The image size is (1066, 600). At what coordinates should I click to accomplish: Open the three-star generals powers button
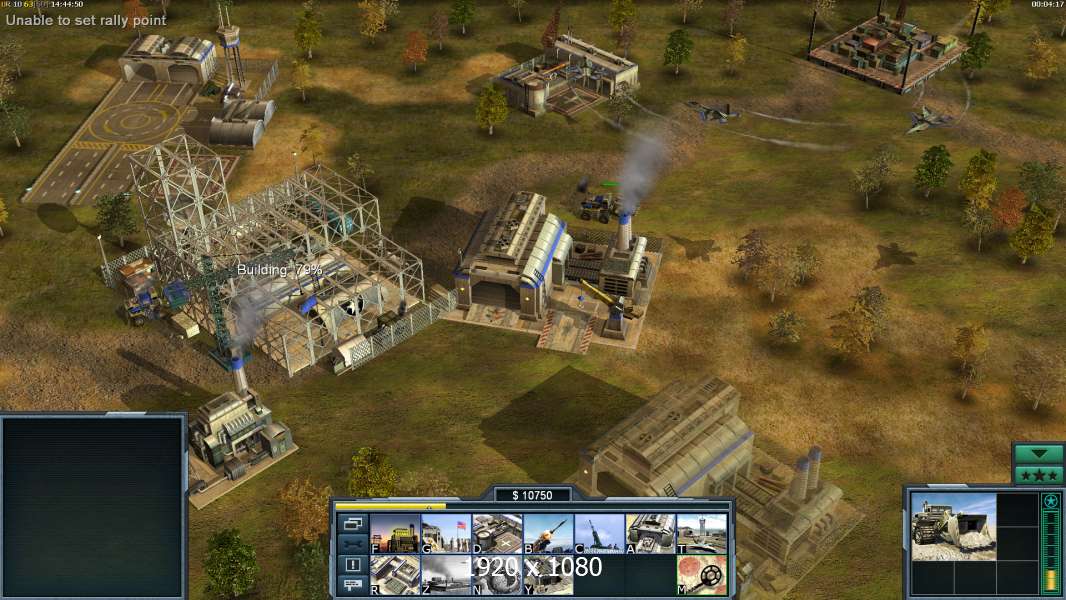[1038, 475]
